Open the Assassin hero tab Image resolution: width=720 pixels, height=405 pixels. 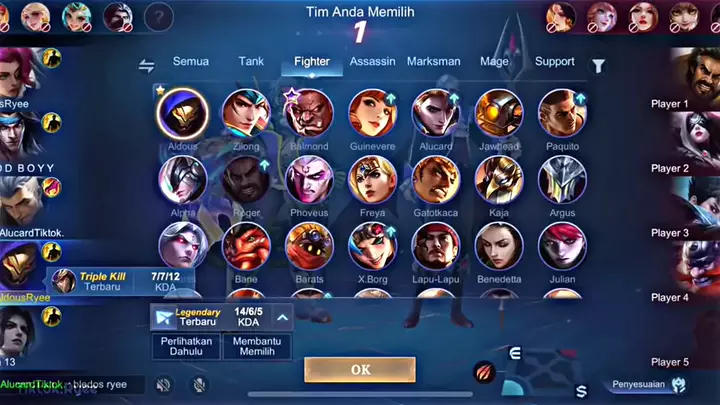[x=372, y=61]
